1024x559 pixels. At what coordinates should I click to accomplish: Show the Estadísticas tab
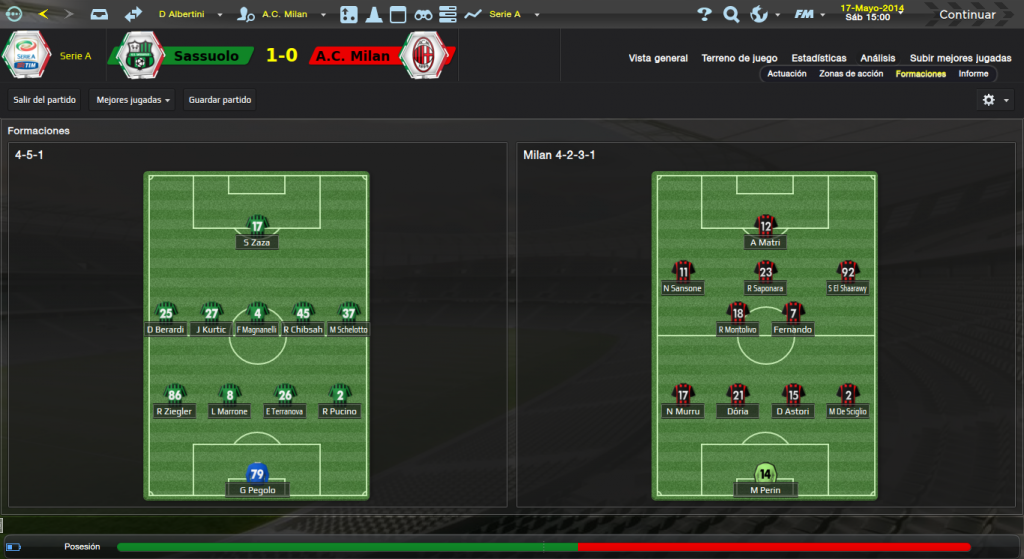pos(818,58)
